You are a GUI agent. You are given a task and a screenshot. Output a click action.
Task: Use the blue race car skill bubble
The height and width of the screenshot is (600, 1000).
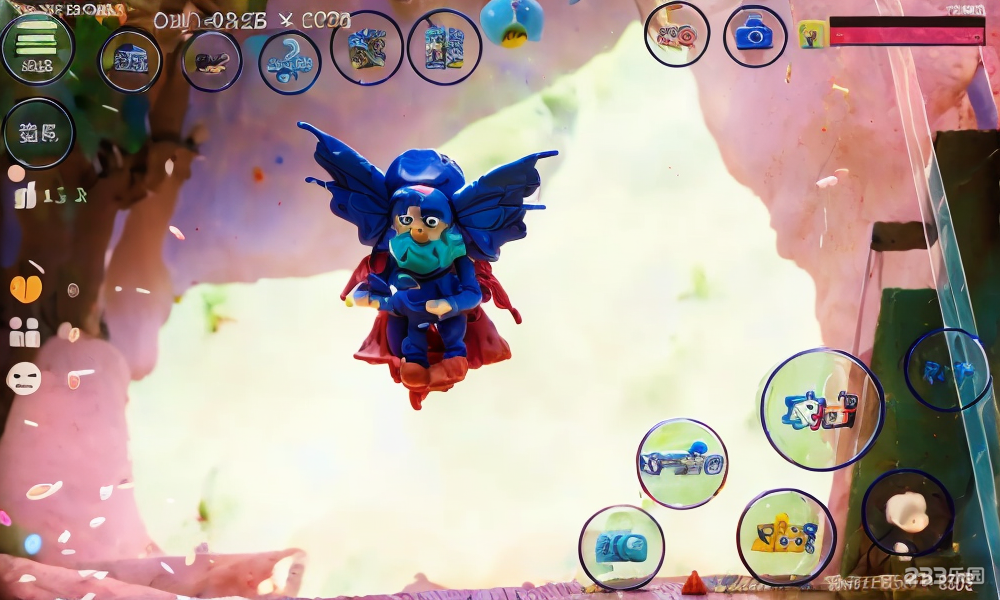(682, 463)
